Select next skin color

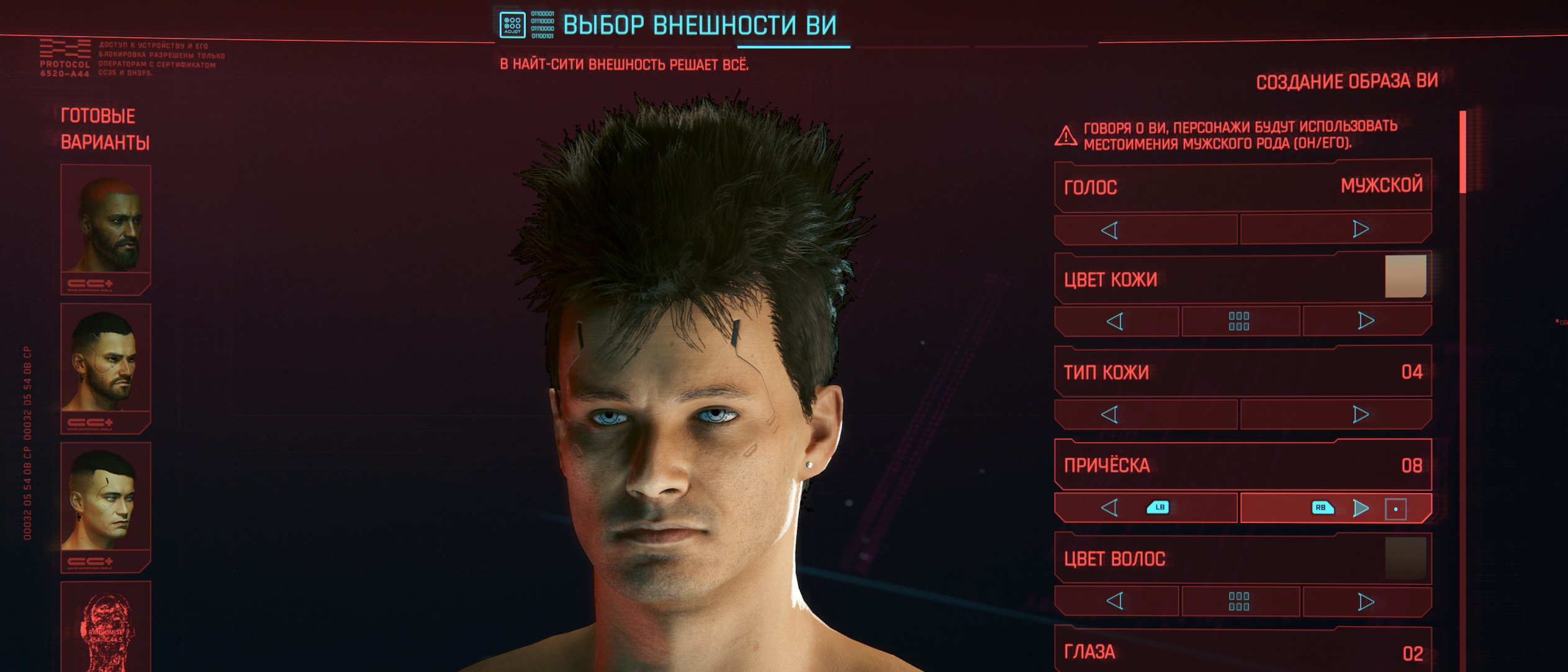[x=1366, y=321]
